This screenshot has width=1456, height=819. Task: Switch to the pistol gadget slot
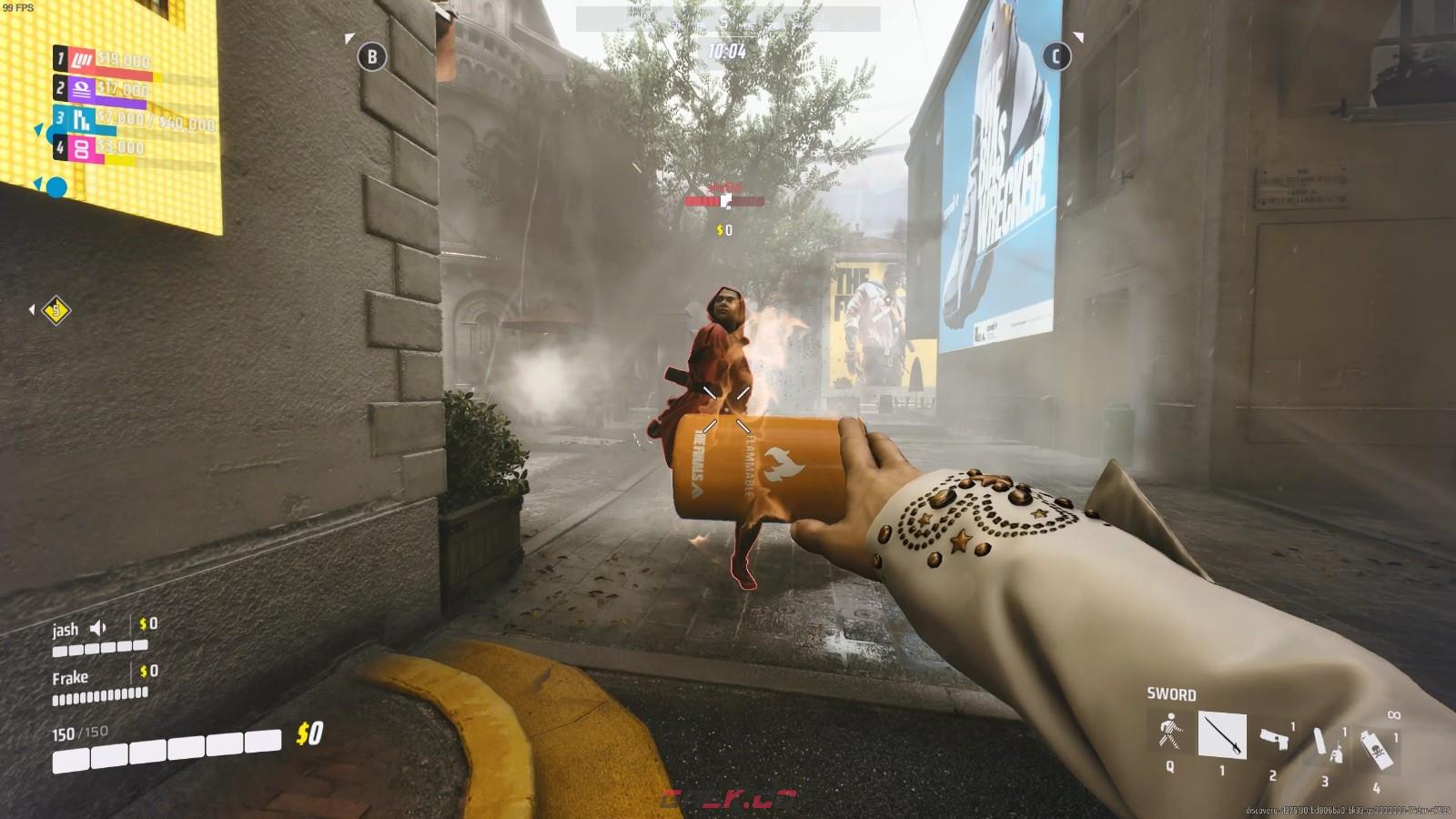1274,737
